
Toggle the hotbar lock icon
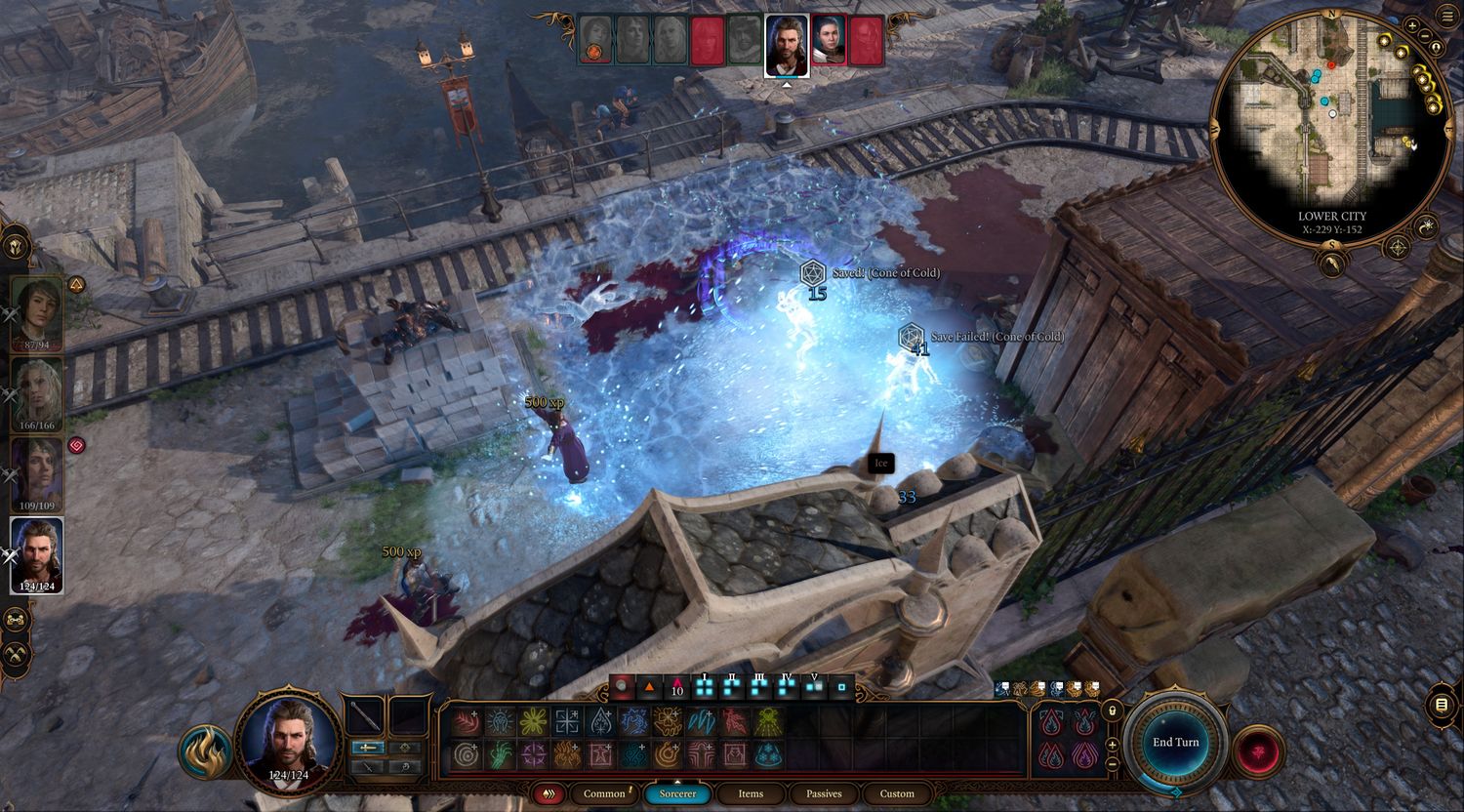tap(1113, 710)
